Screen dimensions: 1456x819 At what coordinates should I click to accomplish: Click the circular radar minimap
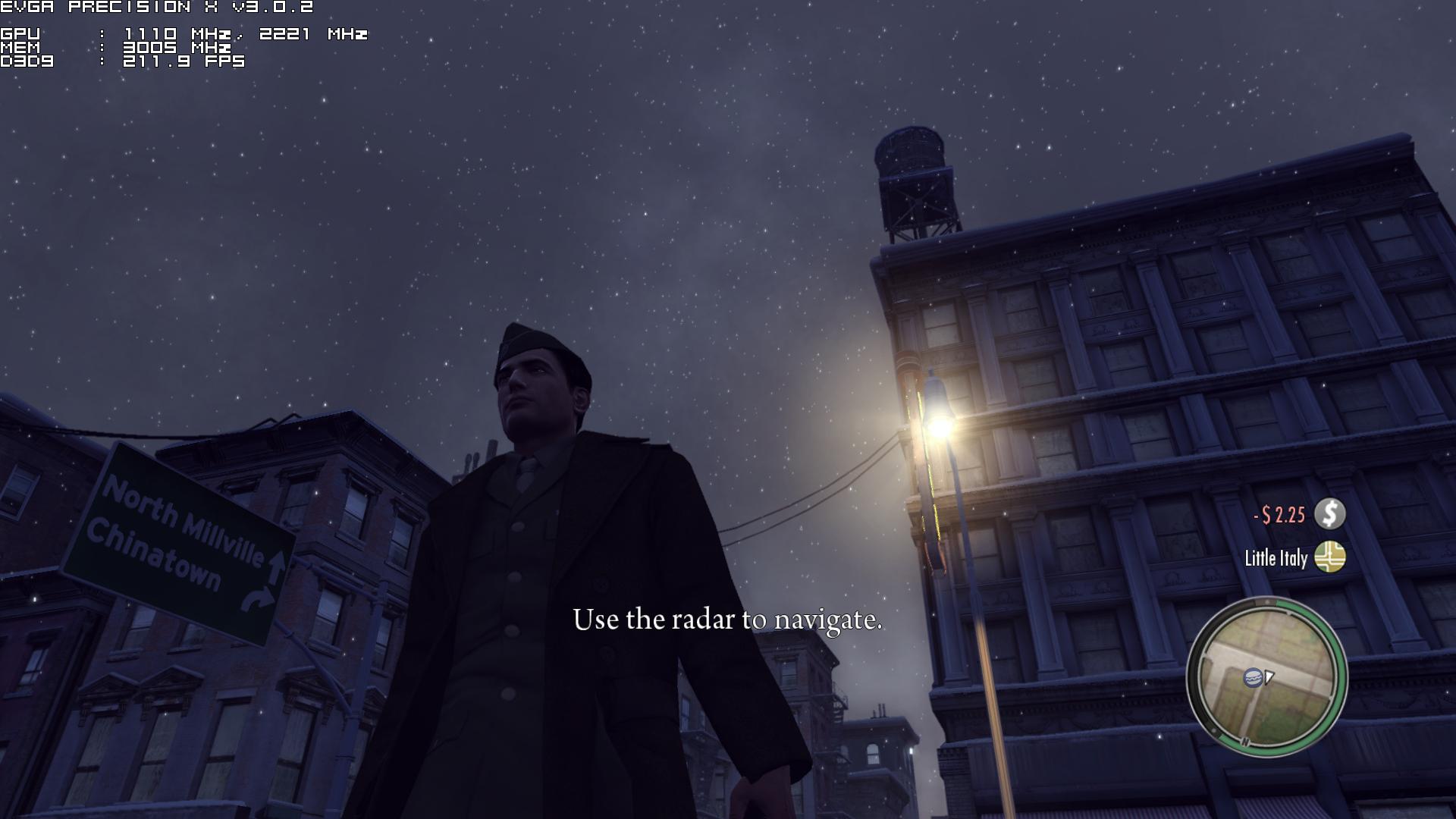point(1266,677)
